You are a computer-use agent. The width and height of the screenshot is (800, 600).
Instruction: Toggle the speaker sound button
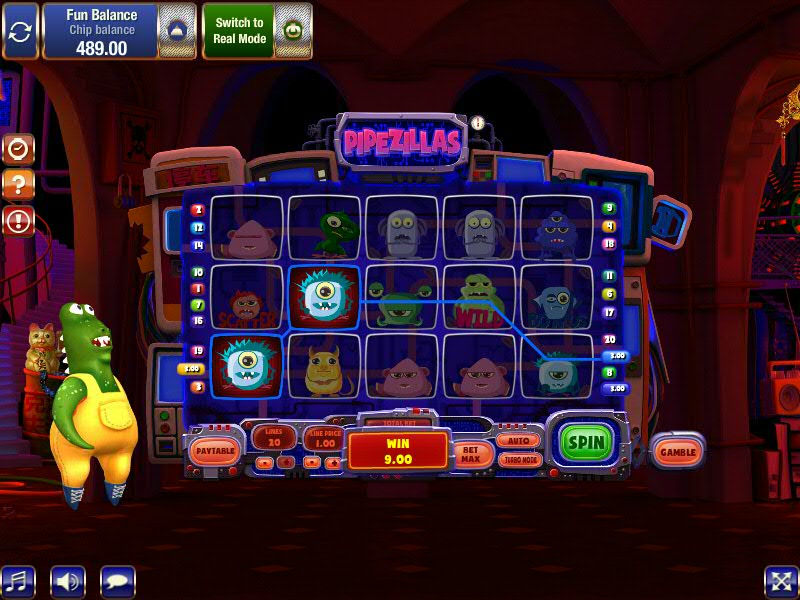point(68,581)
